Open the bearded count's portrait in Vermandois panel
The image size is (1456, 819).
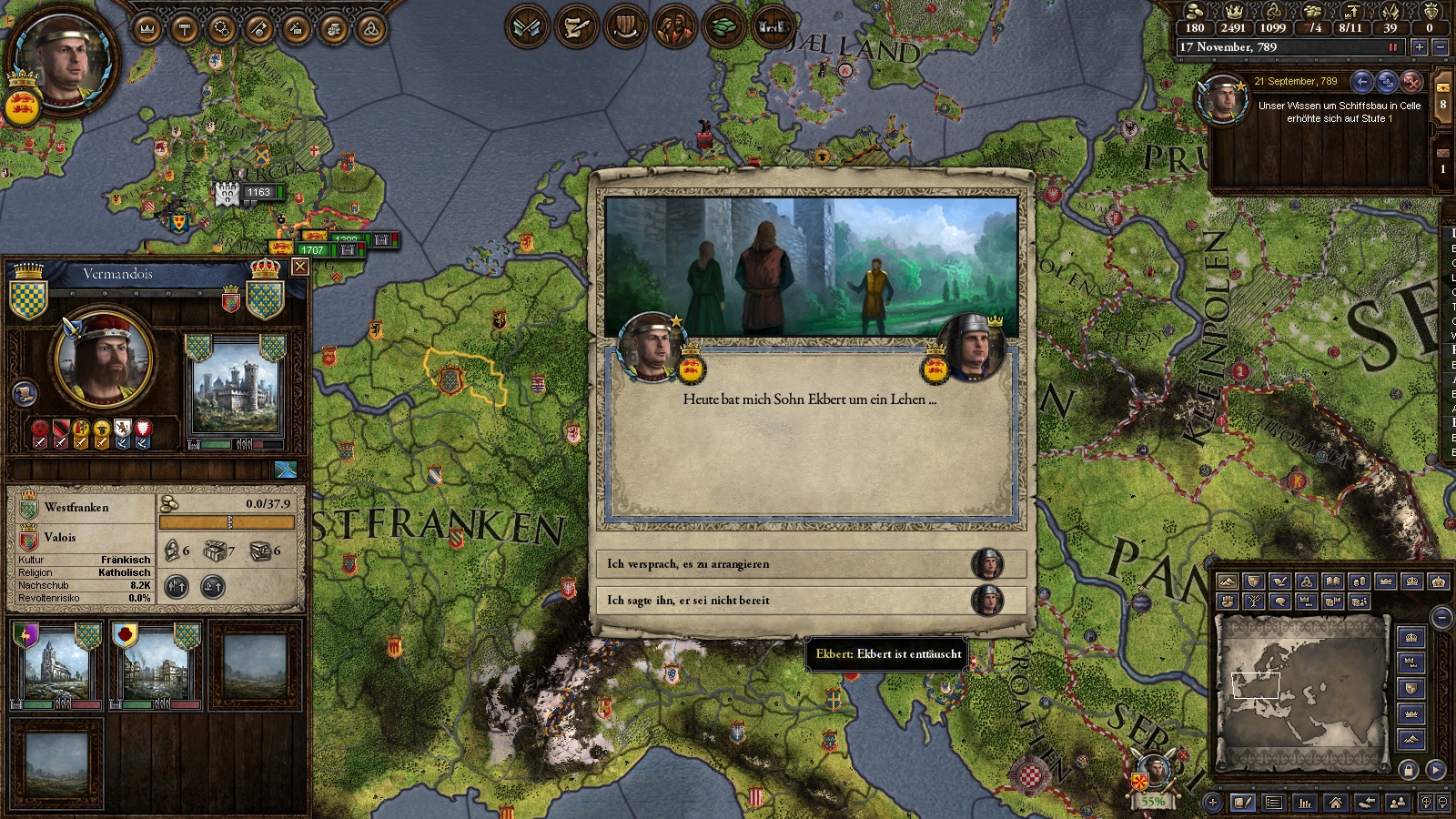point(102,359)
